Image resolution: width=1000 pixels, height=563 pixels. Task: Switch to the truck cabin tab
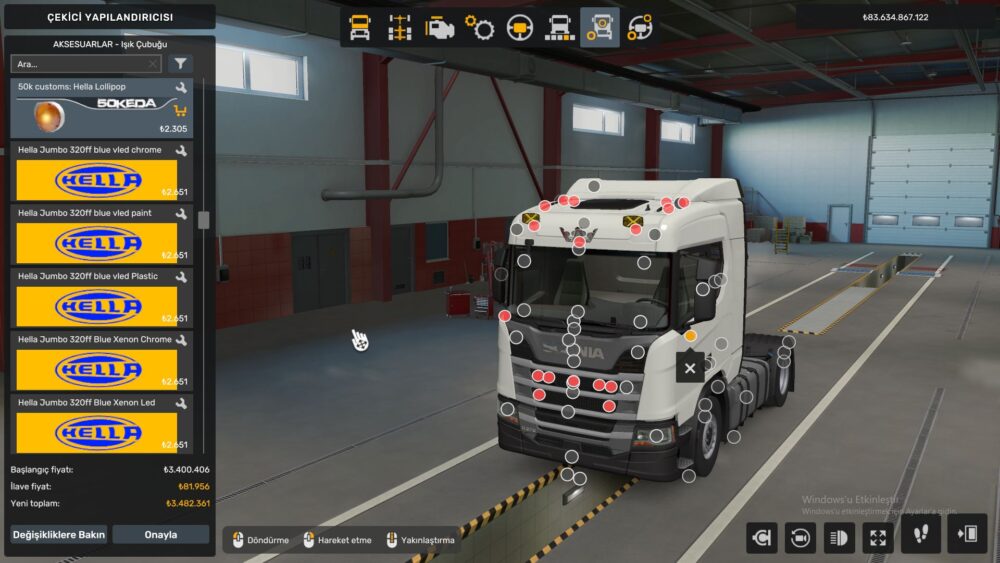(x=360, y=28)
